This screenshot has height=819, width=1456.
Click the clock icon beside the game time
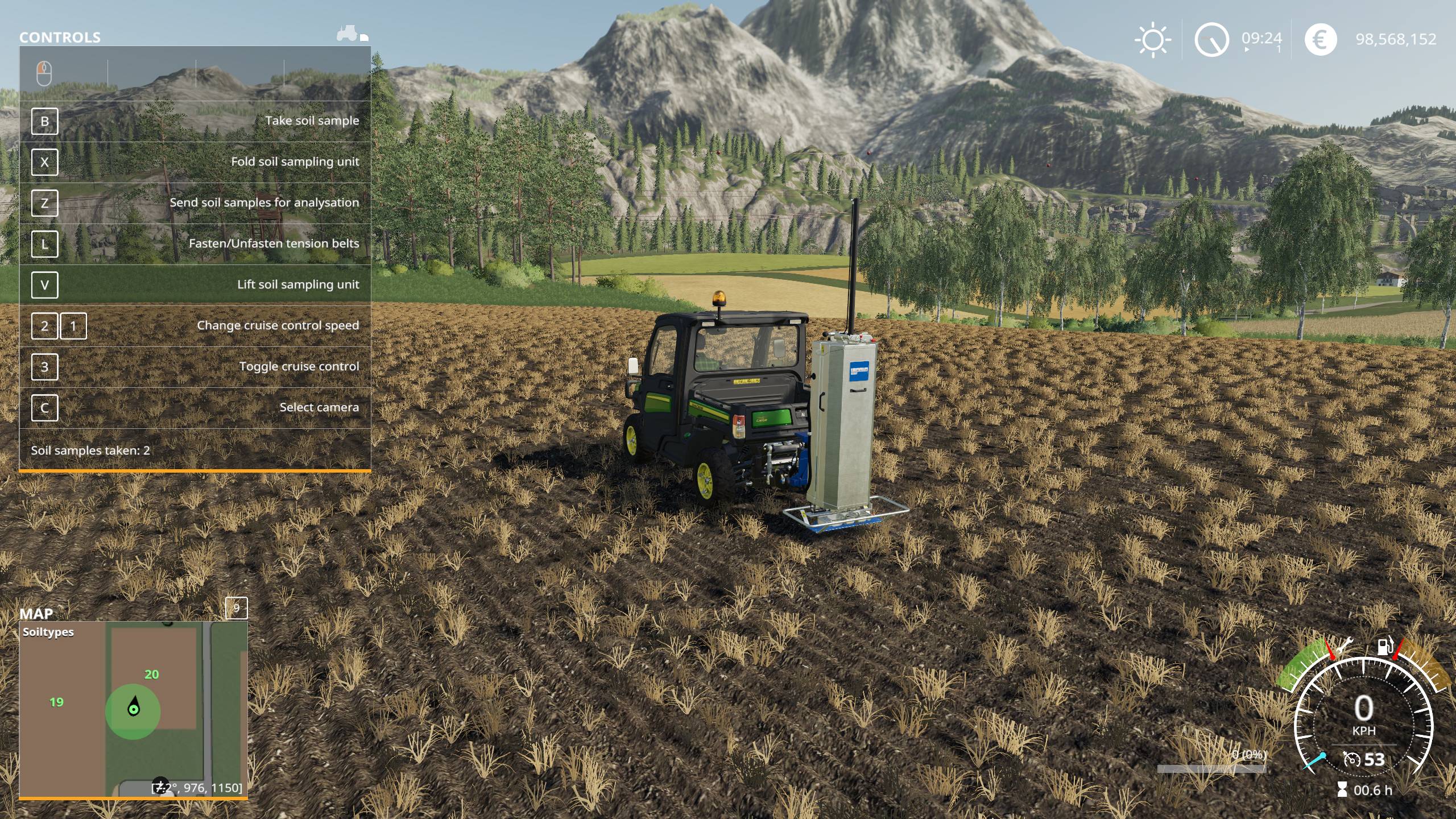[1211, 39]
